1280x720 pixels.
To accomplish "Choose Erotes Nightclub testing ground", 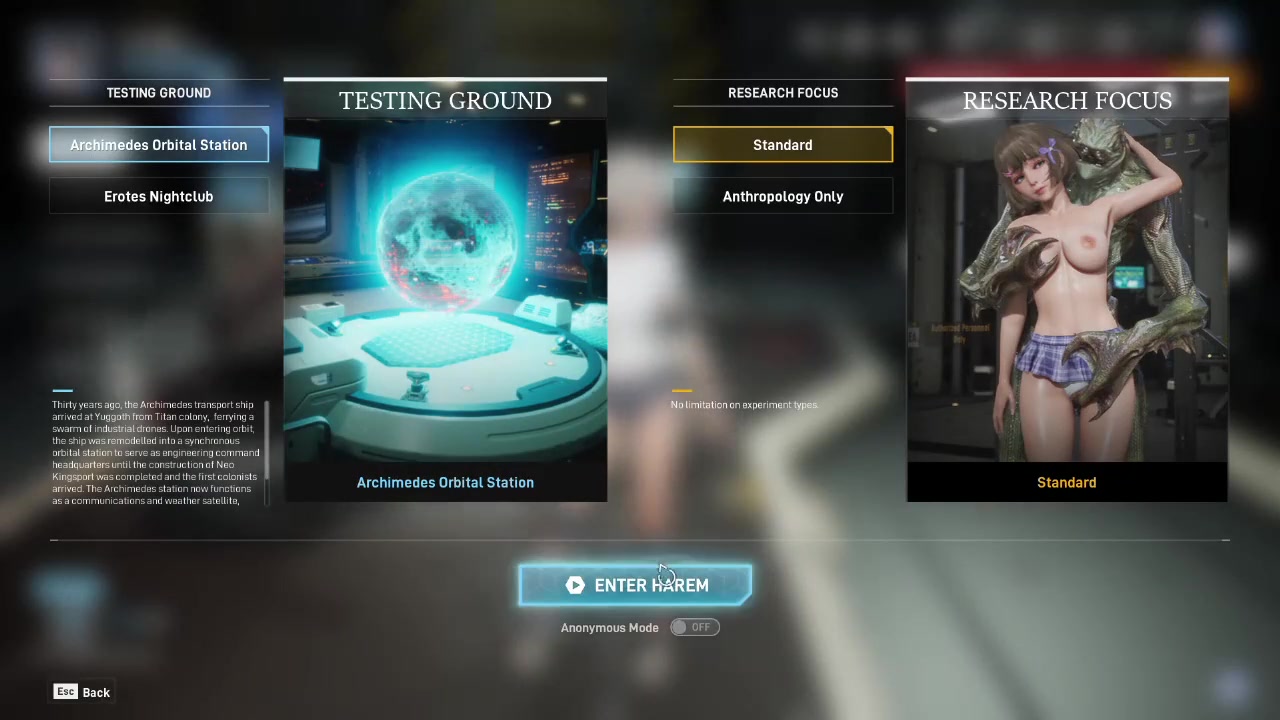I will (159, 197).
